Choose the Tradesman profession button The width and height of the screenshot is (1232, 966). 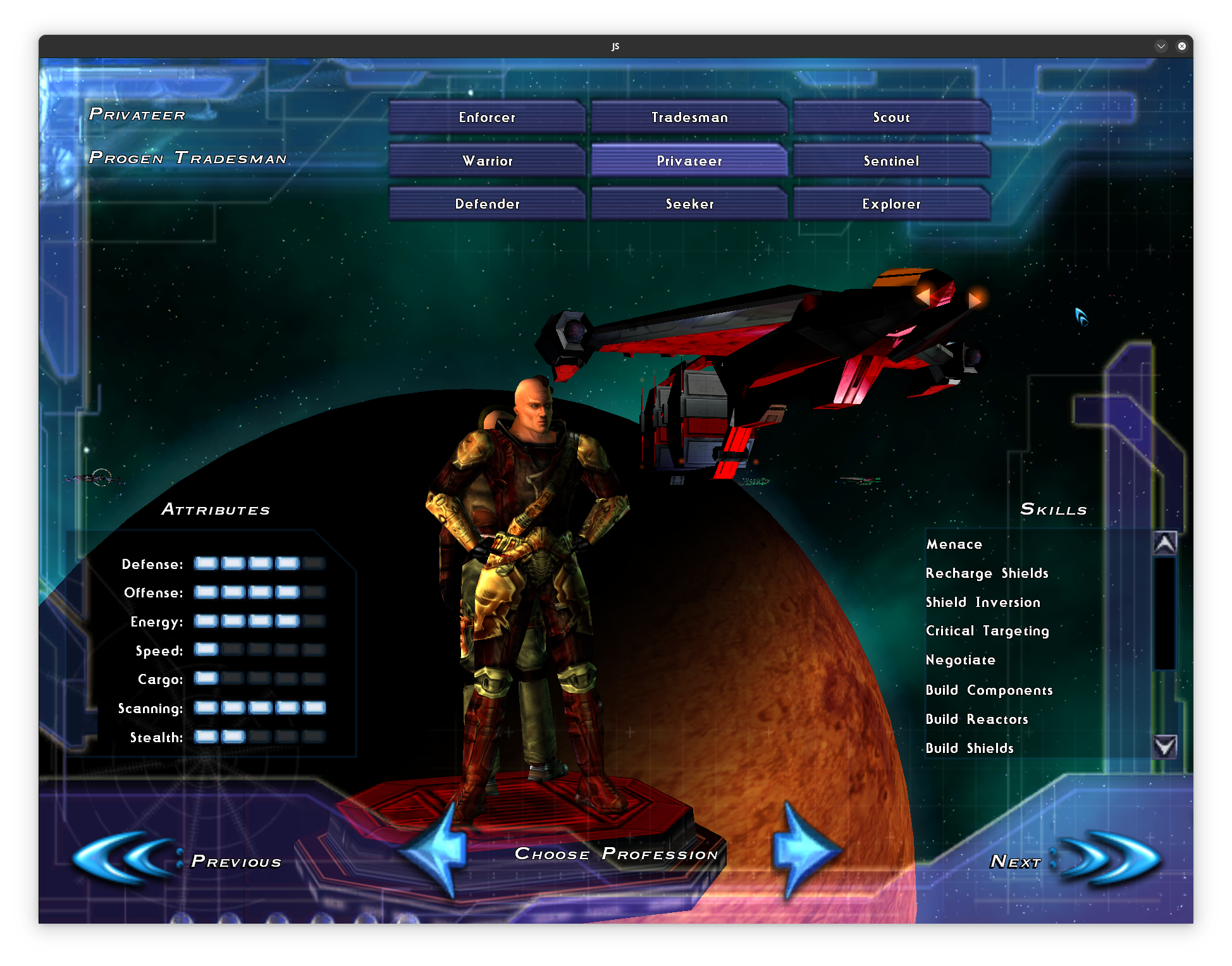coord(689,117)
